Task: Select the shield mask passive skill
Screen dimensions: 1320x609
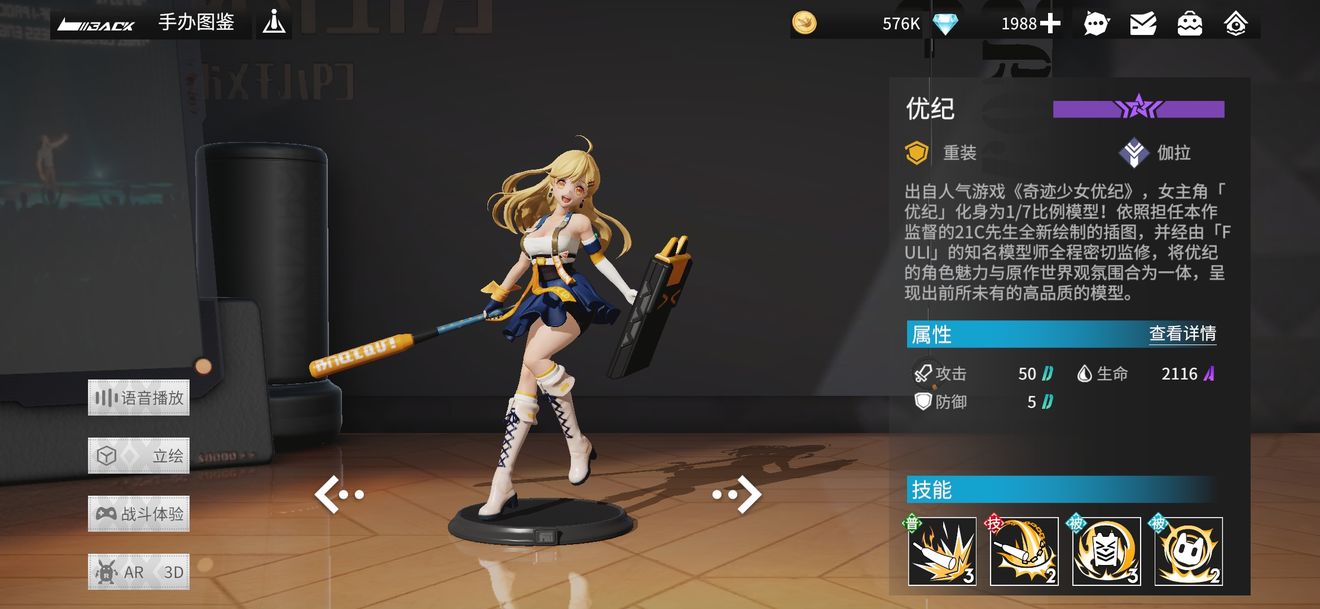Action: pyautogui.click(x=1106, y=551)
